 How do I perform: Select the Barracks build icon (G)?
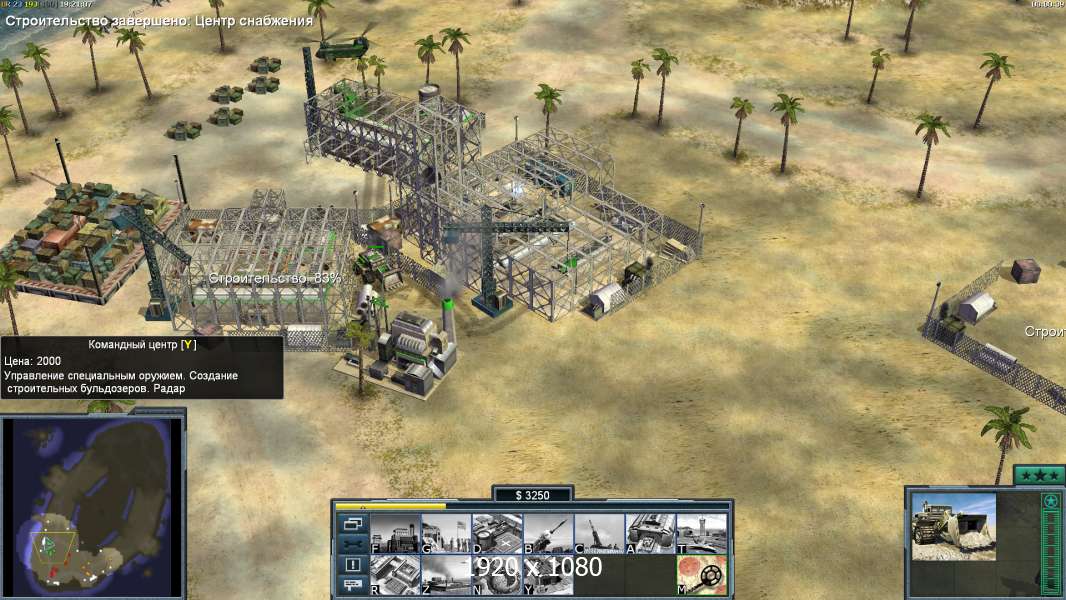[446, 533]
